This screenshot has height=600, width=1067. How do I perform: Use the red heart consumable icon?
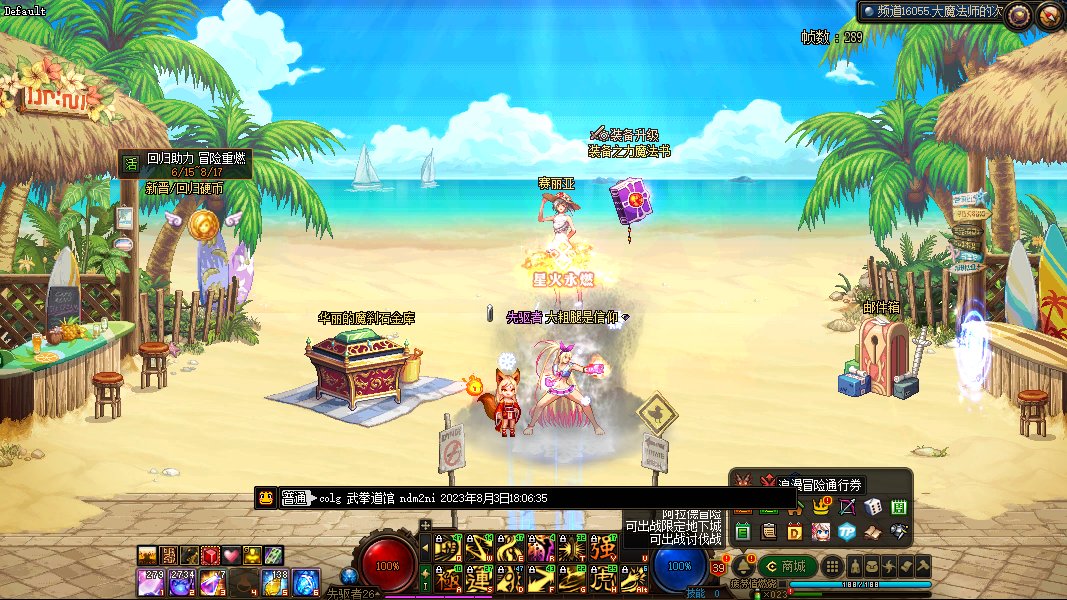[231, 555]
